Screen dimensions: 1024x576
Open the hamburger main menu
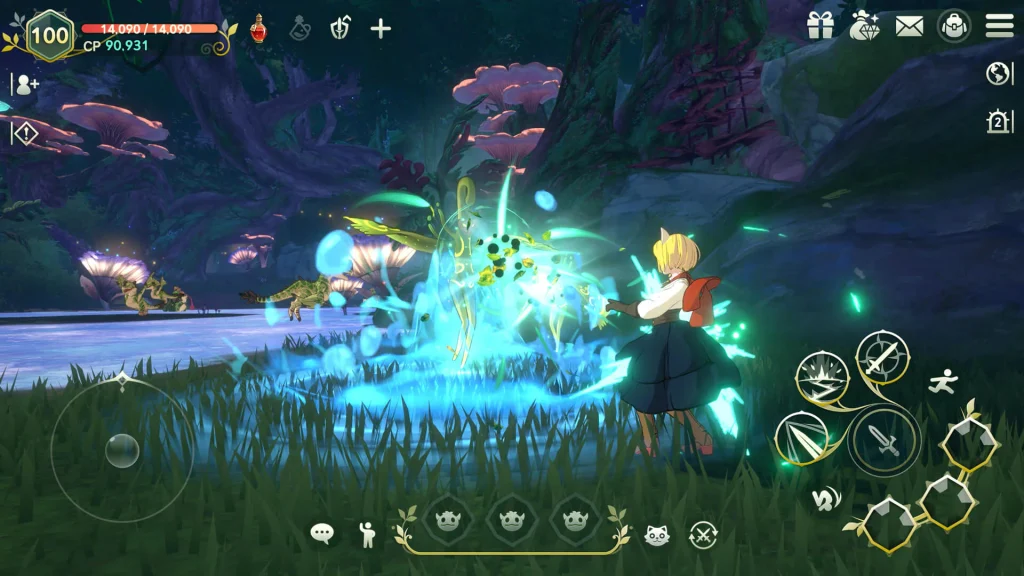pyautogui.click(x=999, y=26)
